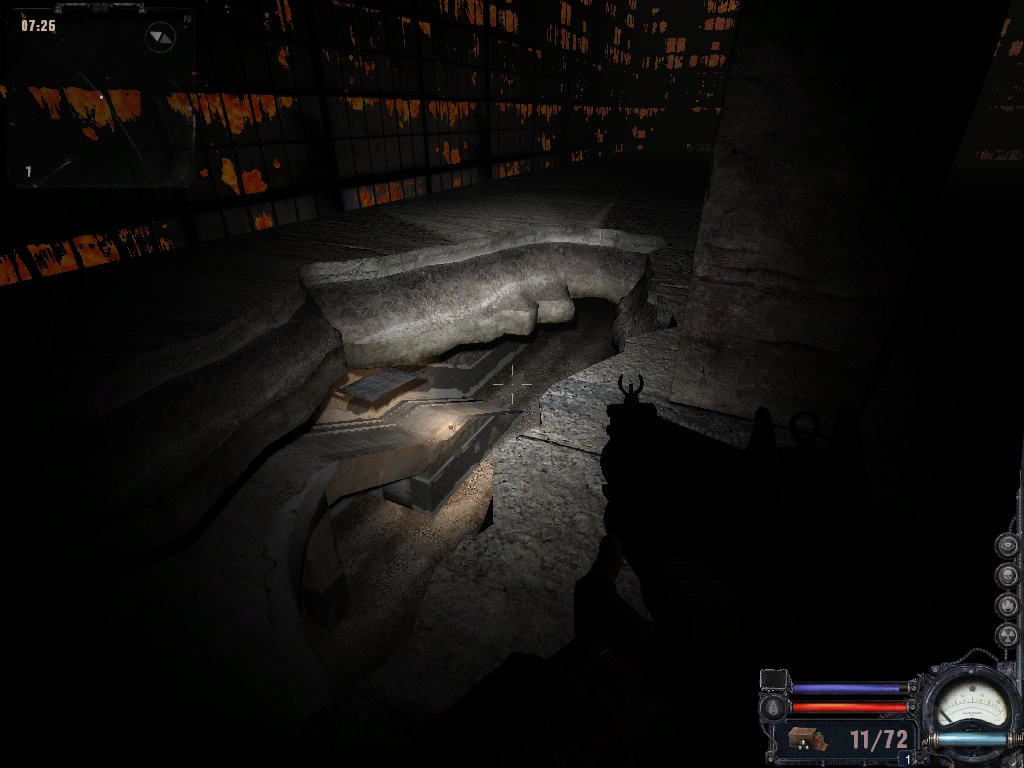Select the radiation trefoil status icon
The image size is (1024, 768).
[1006, 635]
